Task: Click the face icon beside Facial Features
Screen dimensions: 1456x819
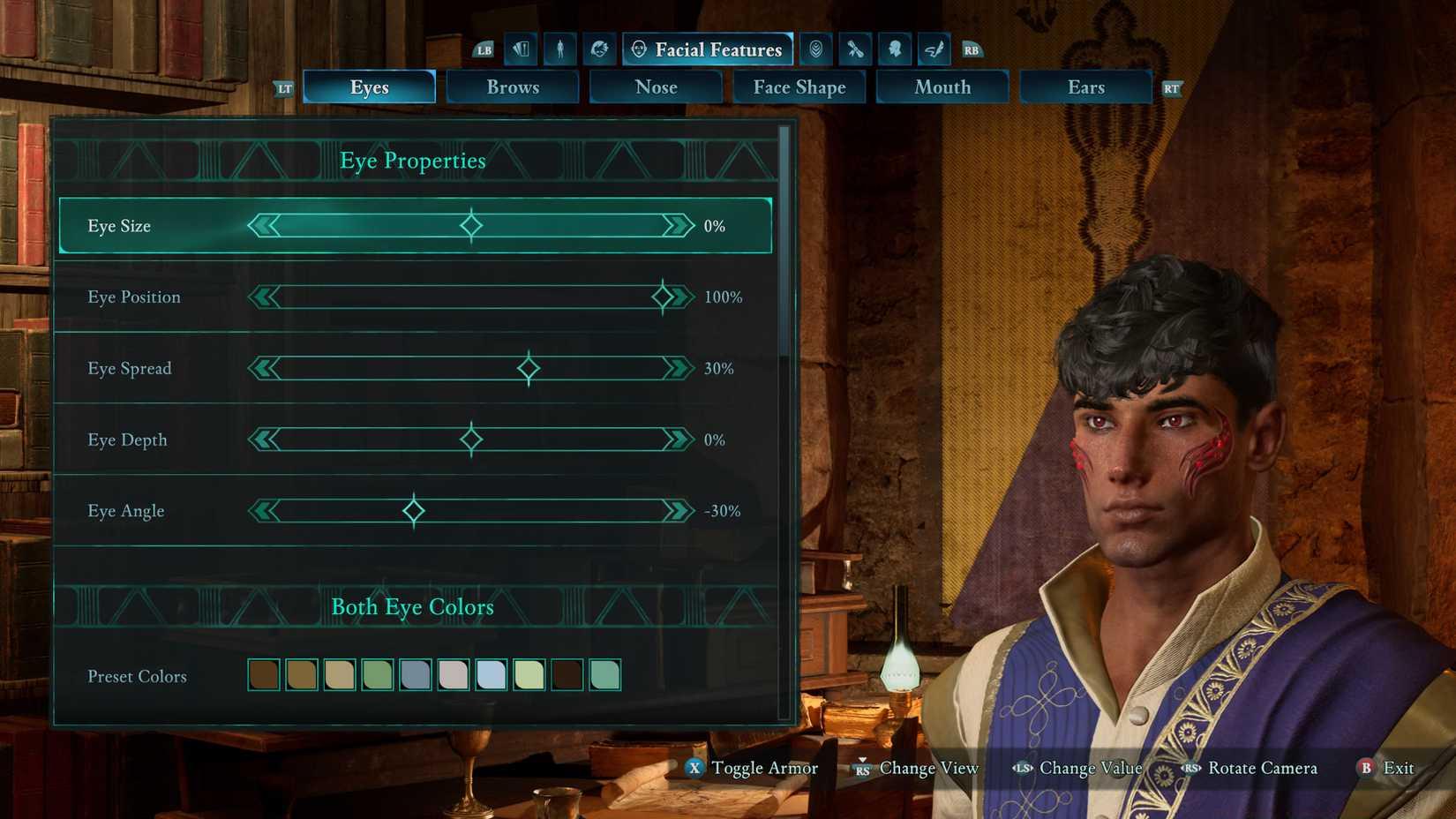Action: tap(639, 49)
